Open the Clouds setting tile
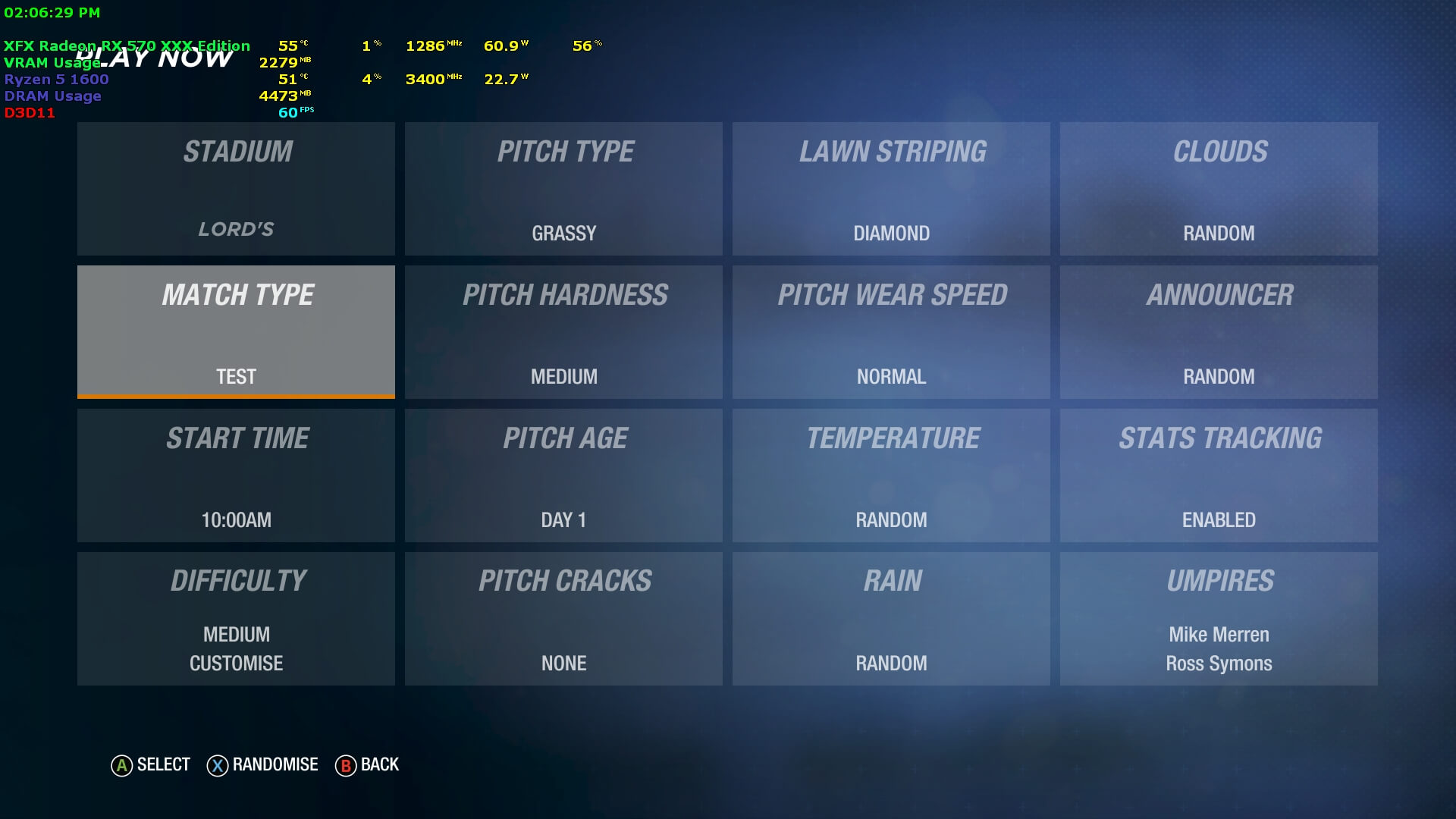Image resolution: width=1456 pixels, height=819 pixels. [x=1219, y=189]
